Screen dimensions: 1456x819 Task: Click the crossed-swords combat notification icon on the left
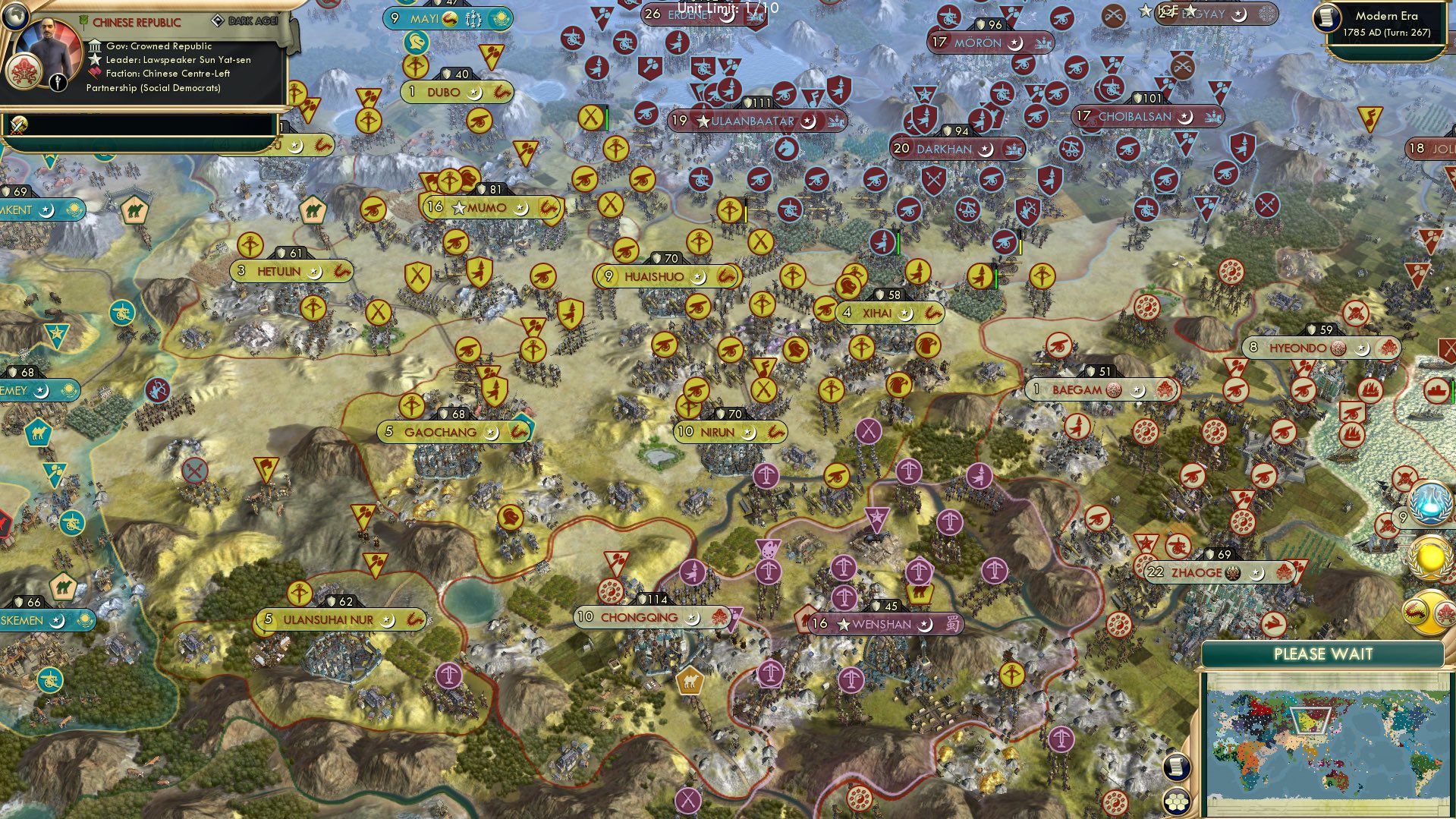(x=17, y=126)
